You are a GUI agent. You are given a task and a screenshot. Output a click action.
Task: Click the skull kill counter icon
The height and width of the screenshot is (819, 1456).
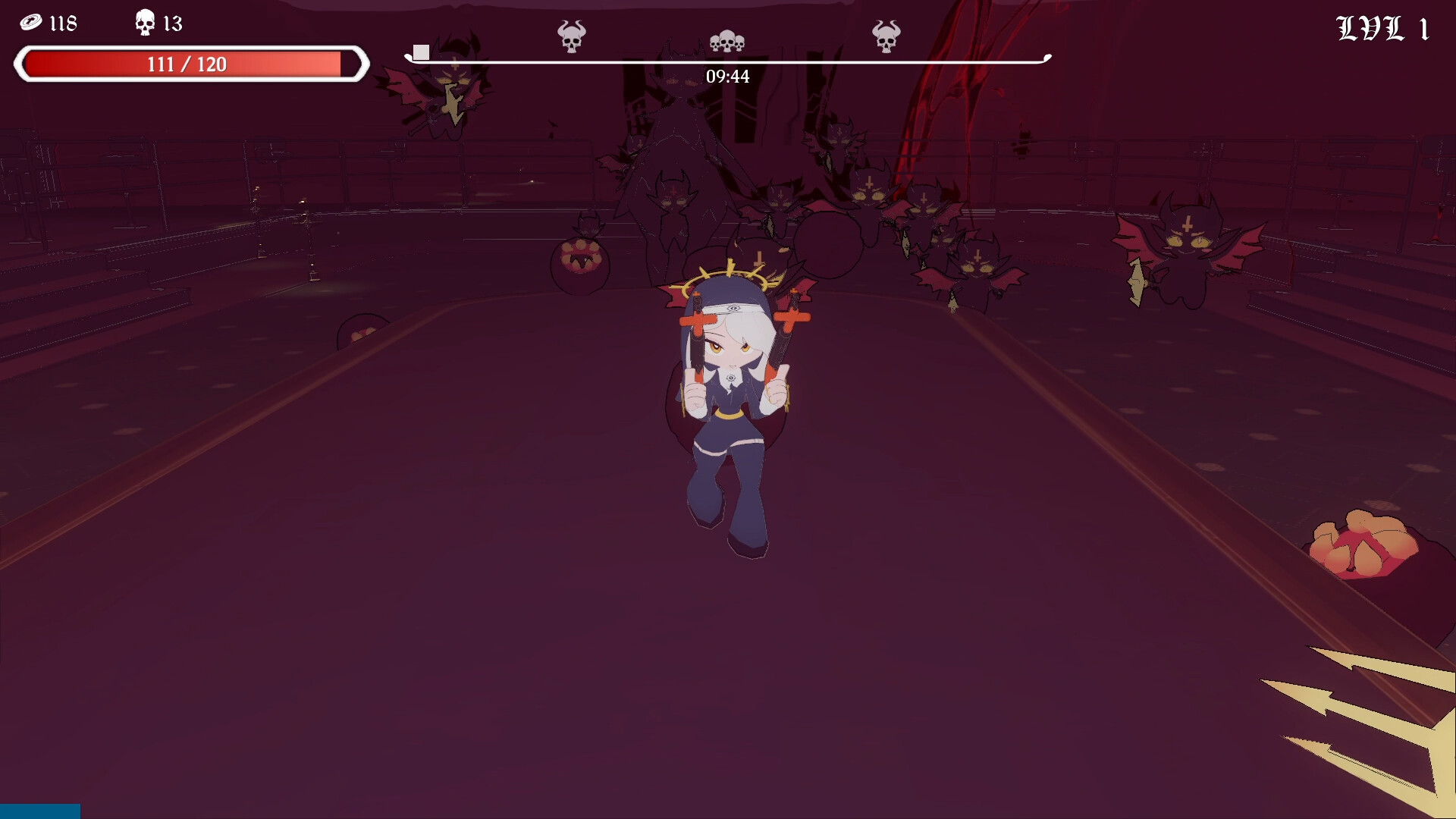[143, 22]
